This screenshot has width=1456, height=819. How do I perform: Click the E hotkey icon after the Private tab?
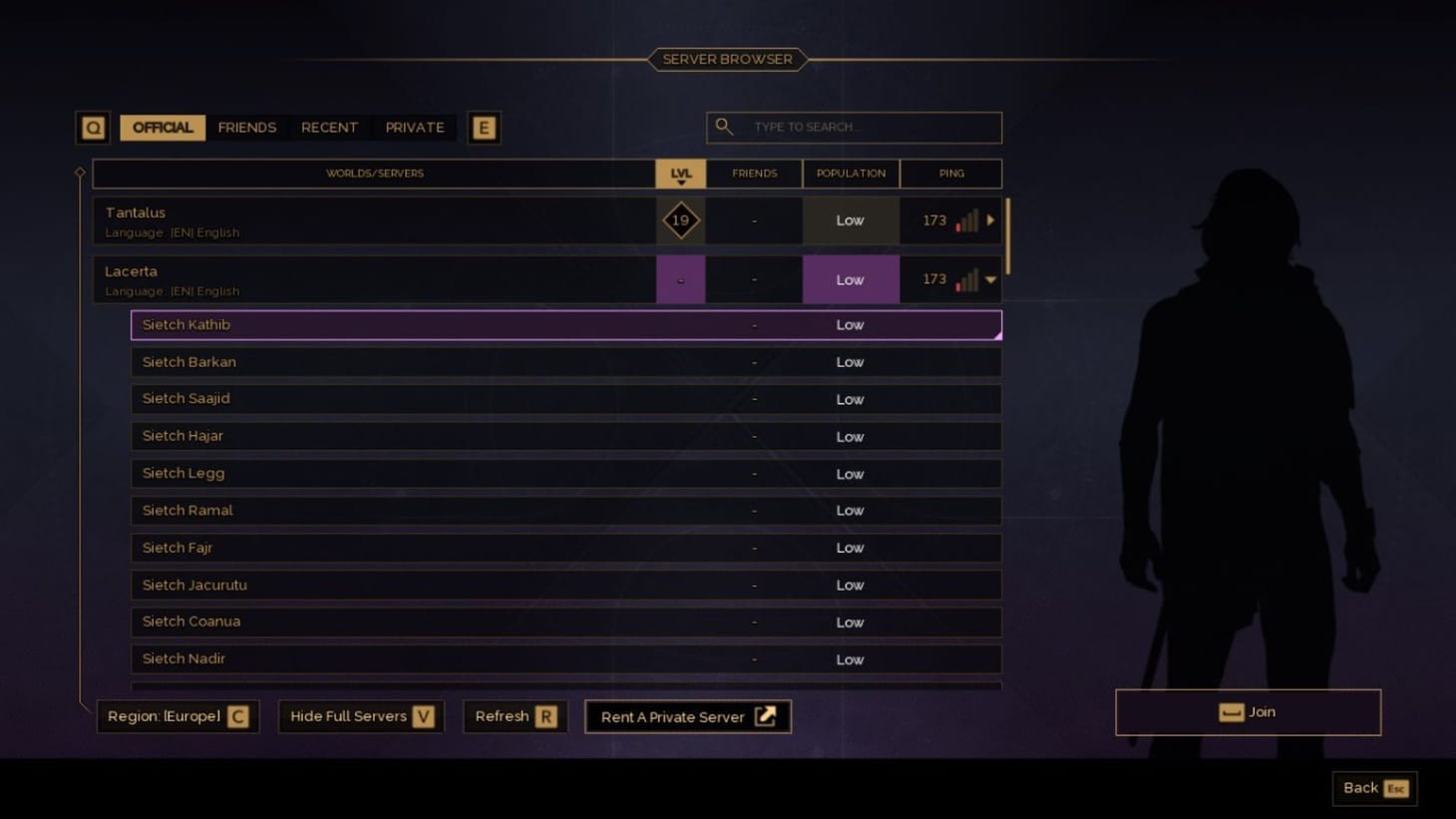(x=485, y=127)
